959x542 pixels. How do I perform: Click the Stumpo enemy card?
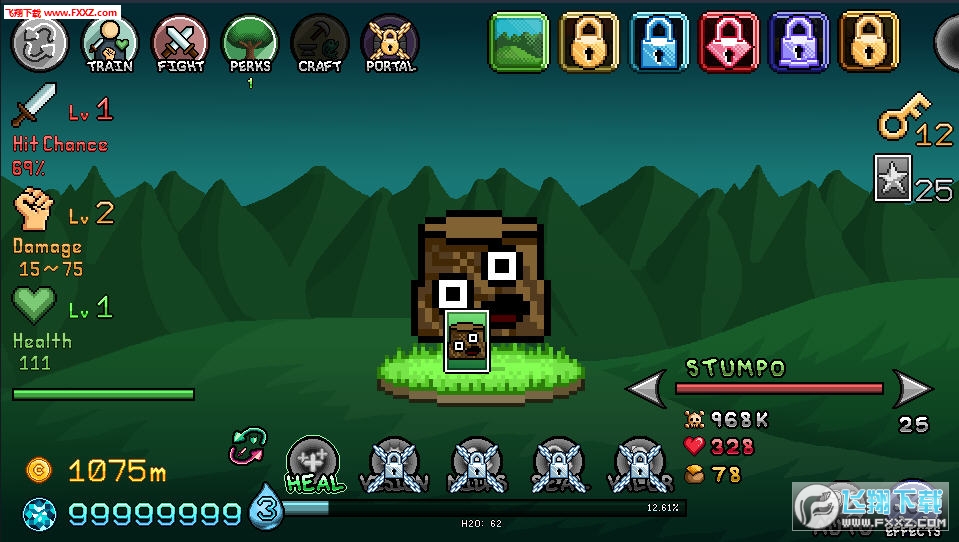(467, 341)
